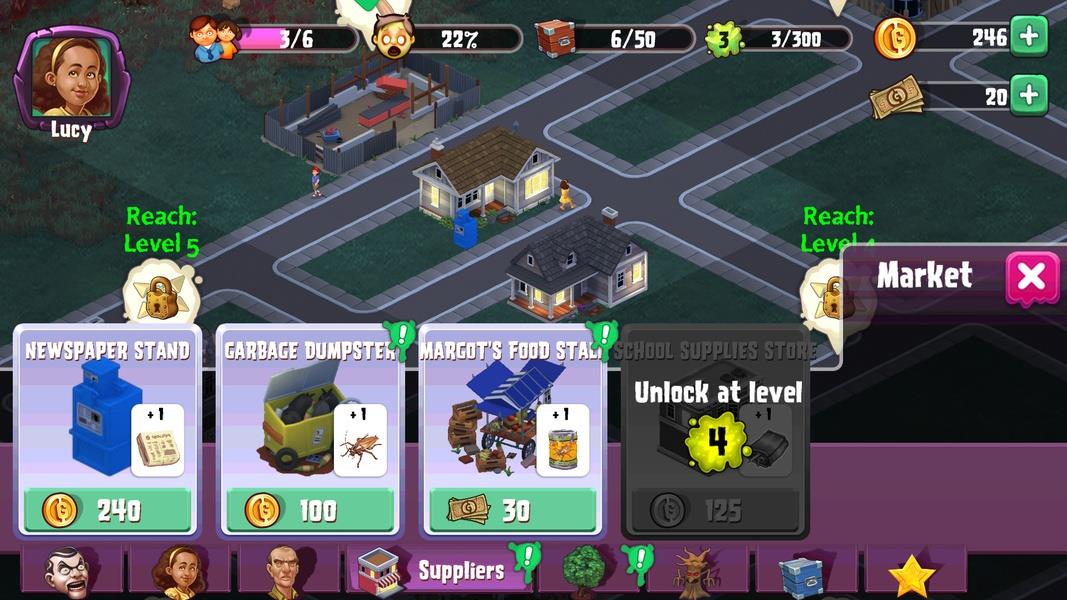Buy the Newspaper Stand for 240 coins
The image size is (1067, 600).
point(107,510)
